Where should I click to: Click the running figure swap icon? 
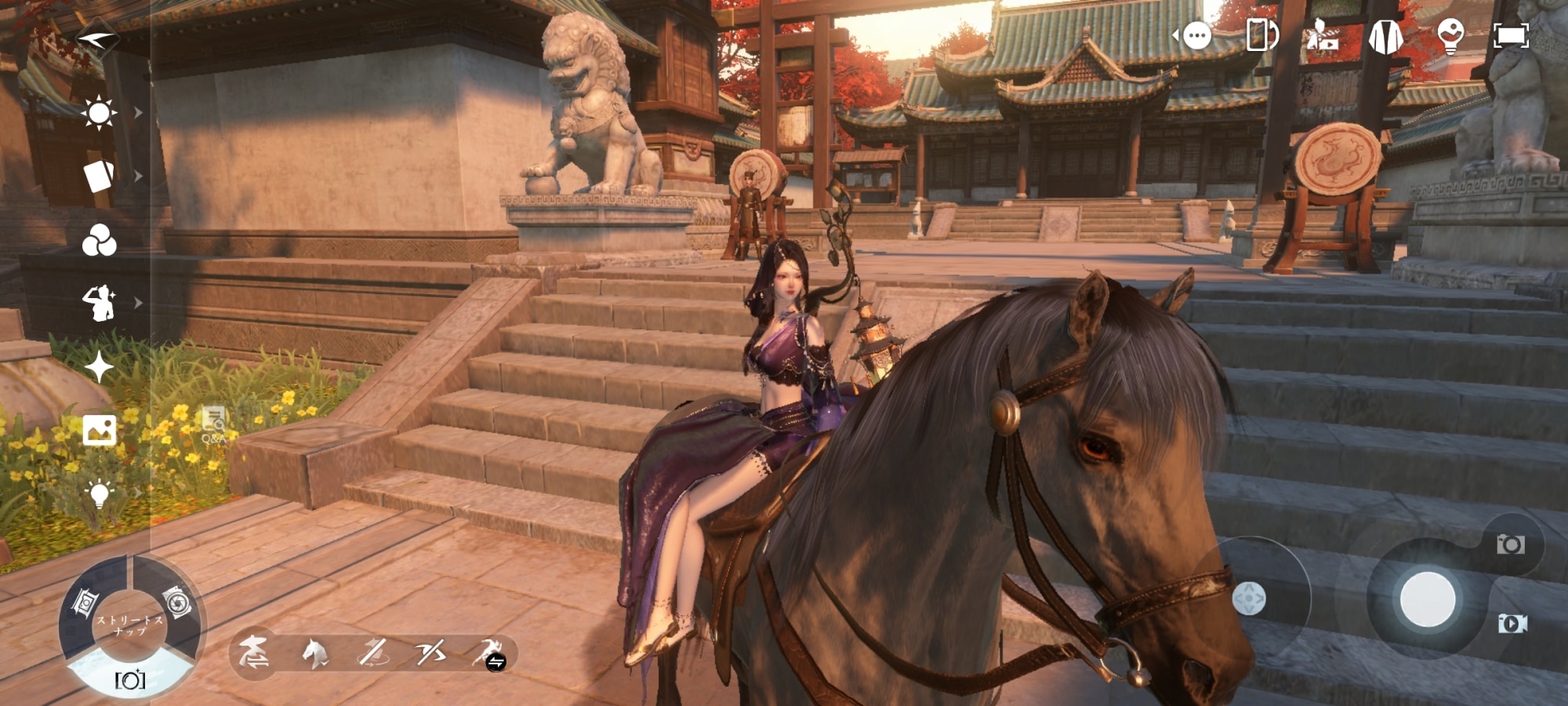(x=491, y=654)
